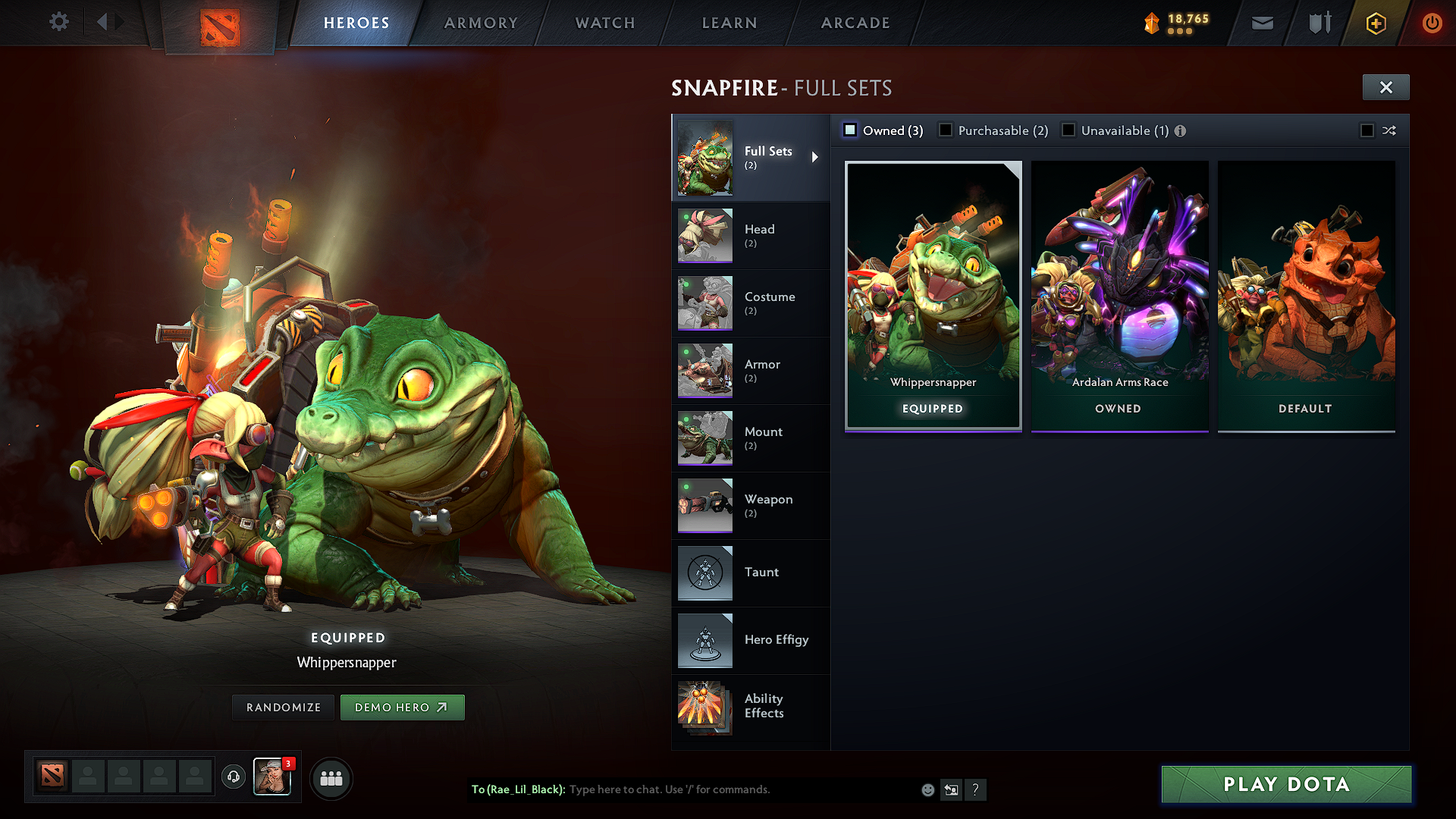Open the friends list people icon
Image resolution: width=1456 pixels, height=819 pixels.
331,777
